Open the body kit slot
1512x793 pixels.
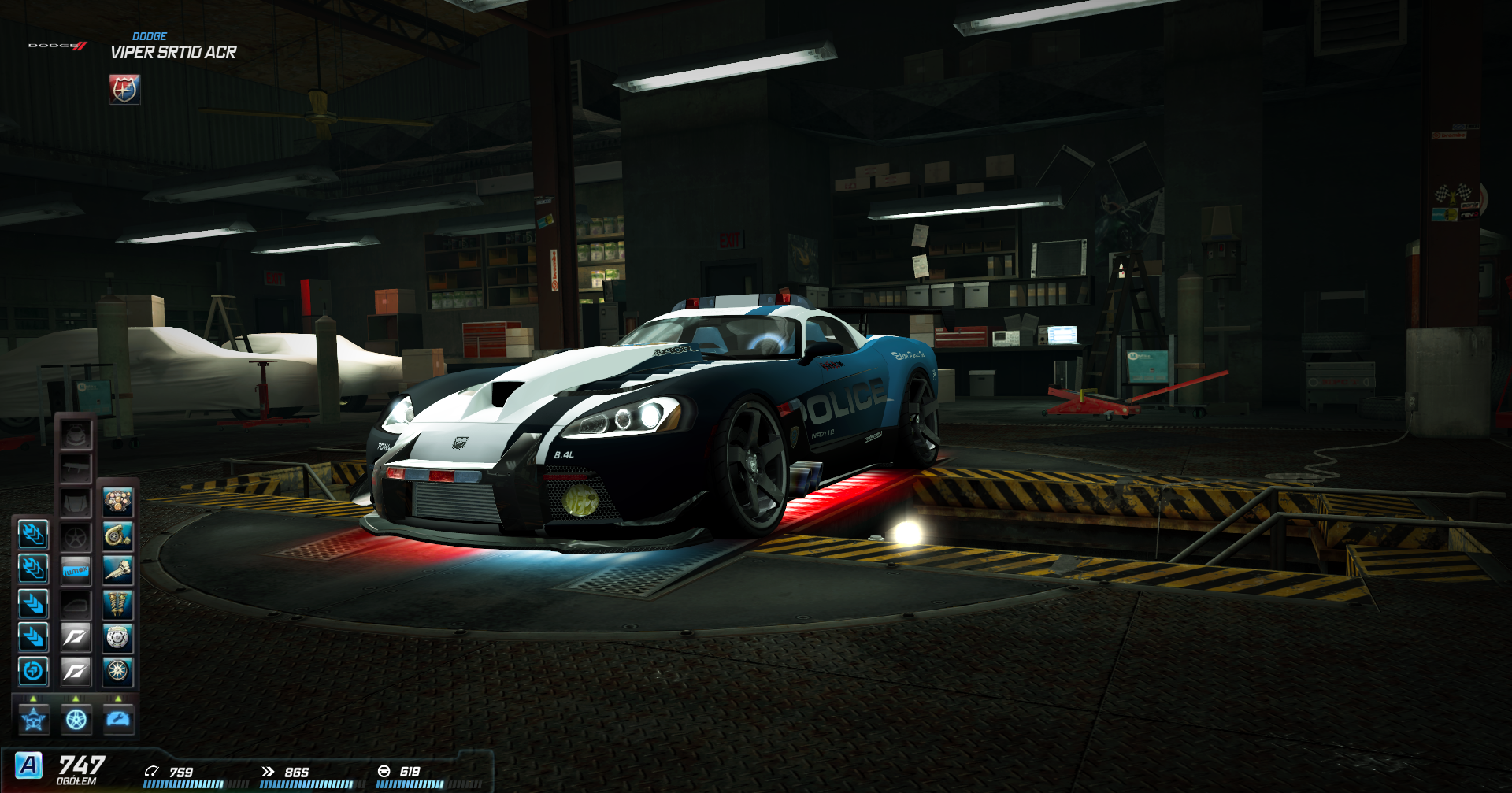[x=76, y=434]
